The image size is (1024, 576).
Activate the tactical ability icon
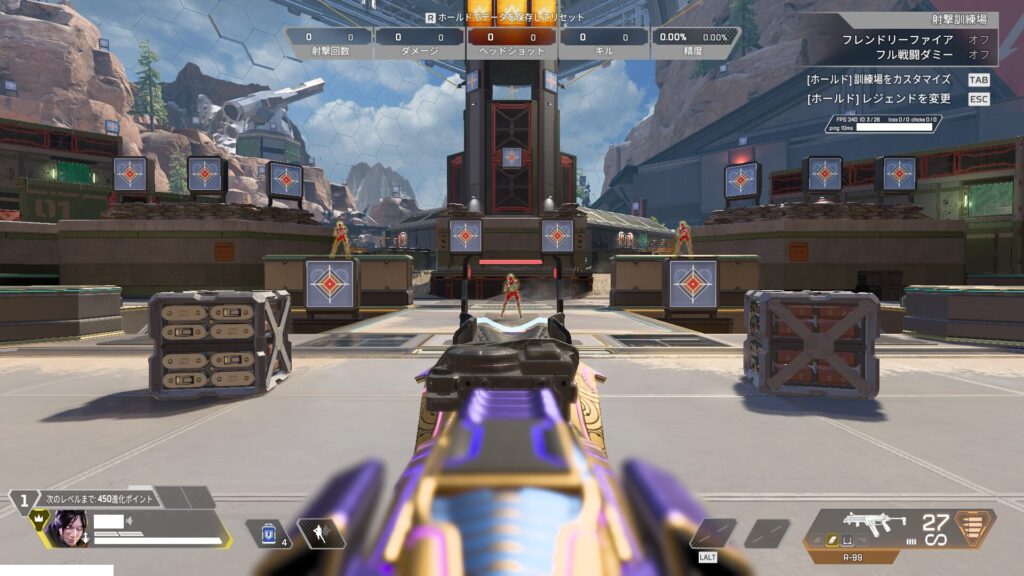pos(320,533)
